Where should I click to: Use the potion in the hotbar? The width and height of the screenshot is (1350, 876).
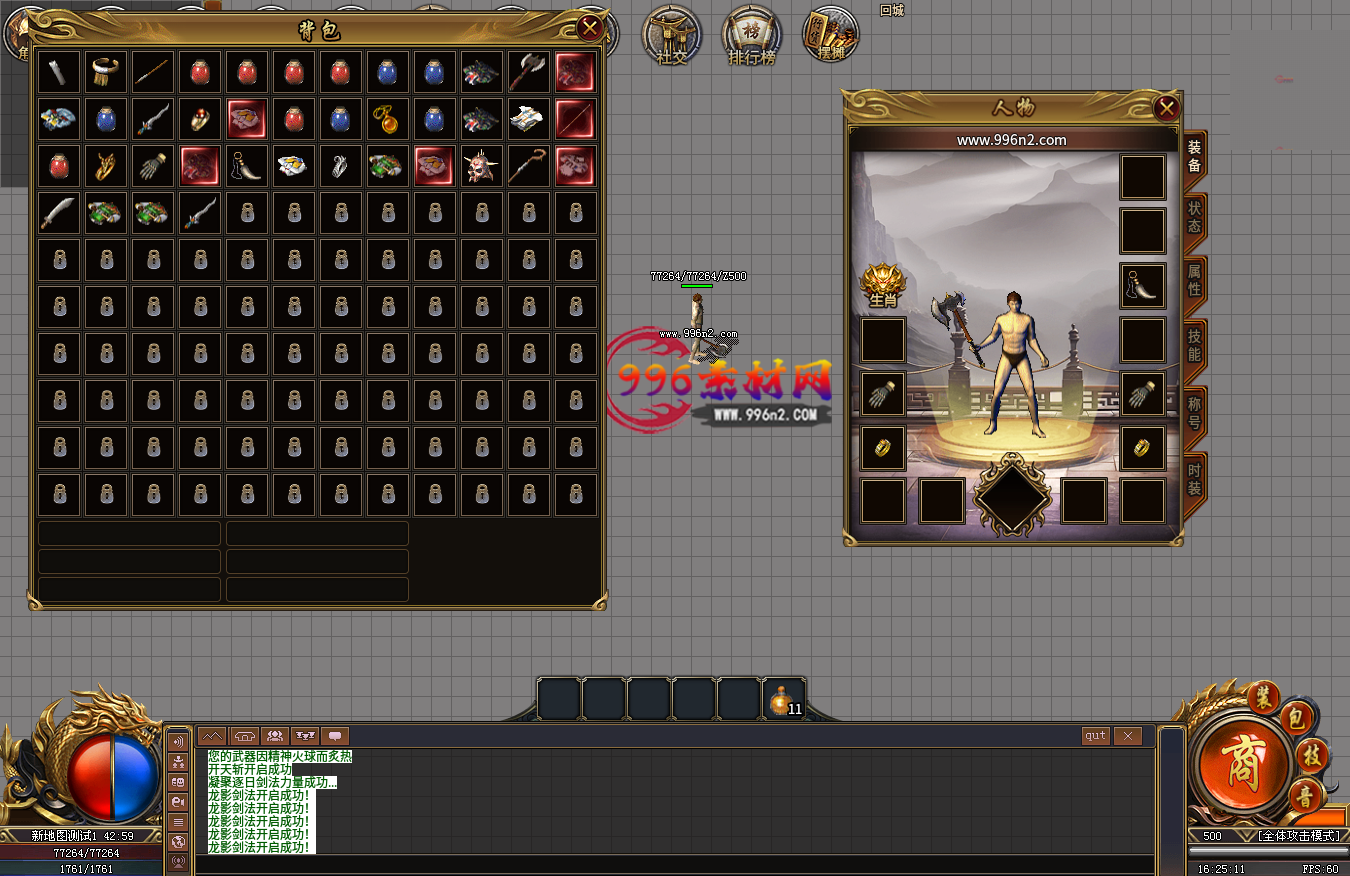pos(782,700)
